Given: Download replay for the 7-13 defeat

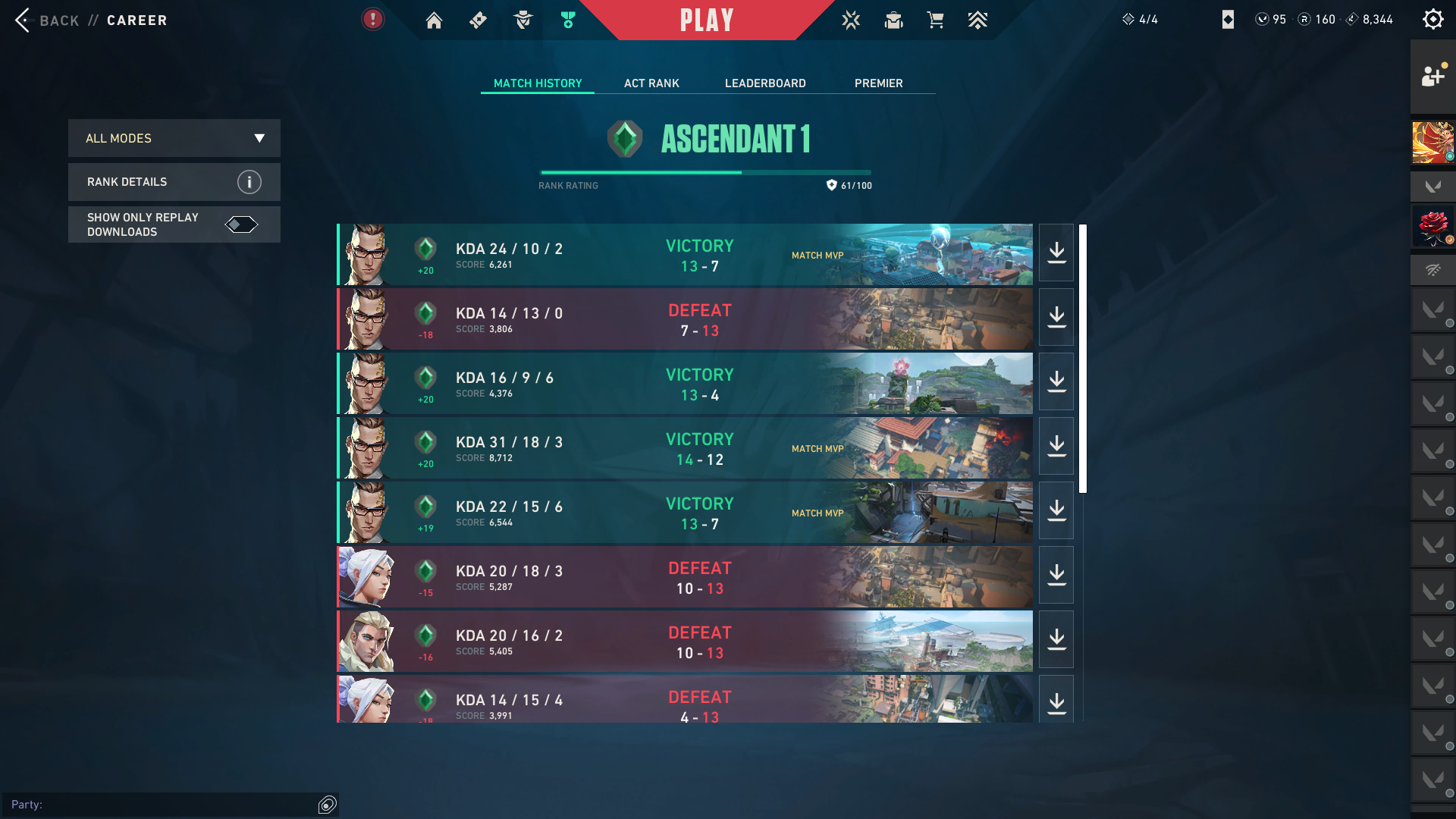Looking at the screenshot, I should 1056,318.
